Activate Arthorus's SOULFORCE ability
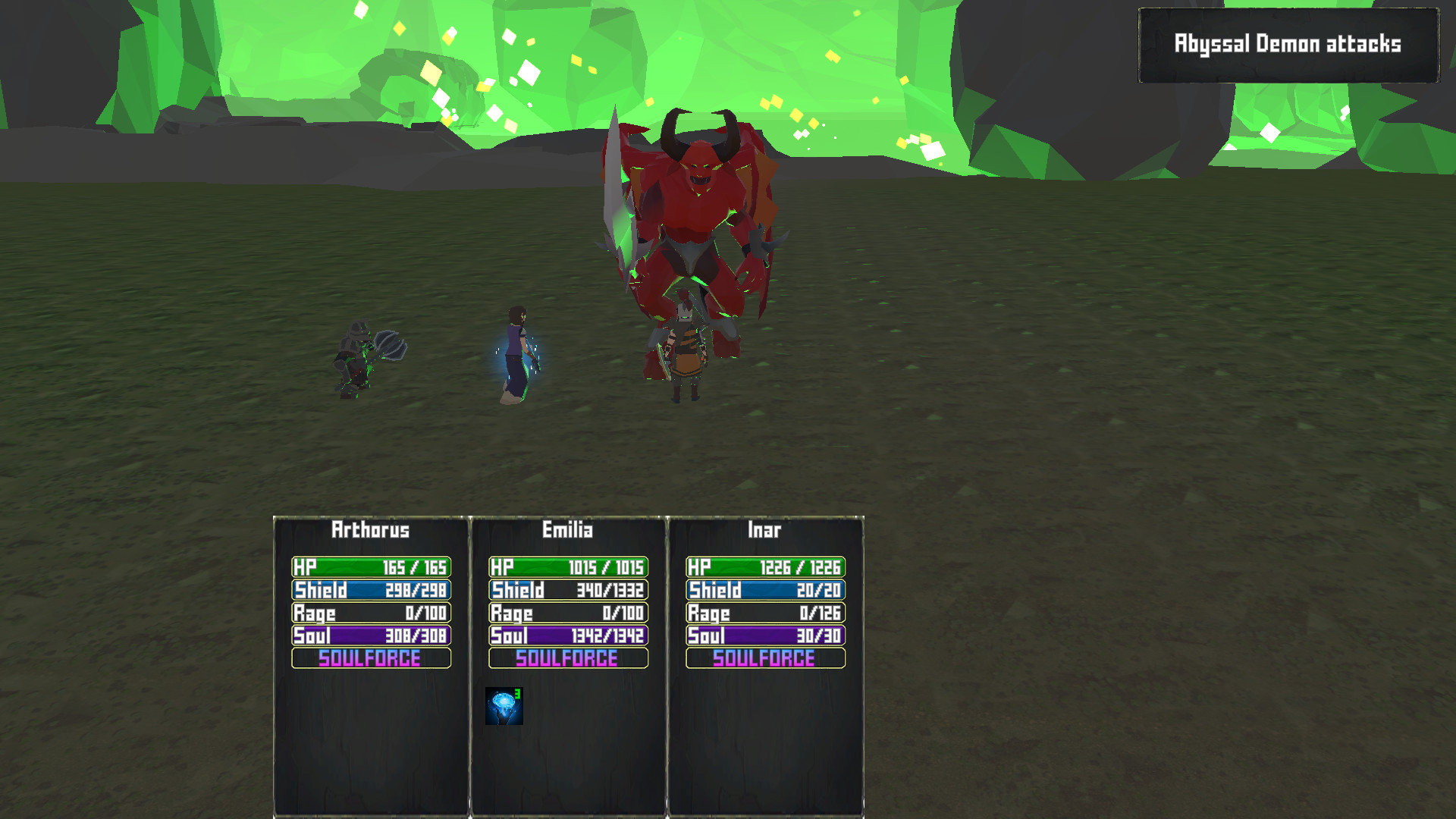The image size is (1456, 819). pyautogui.click(x=369, y=660)
